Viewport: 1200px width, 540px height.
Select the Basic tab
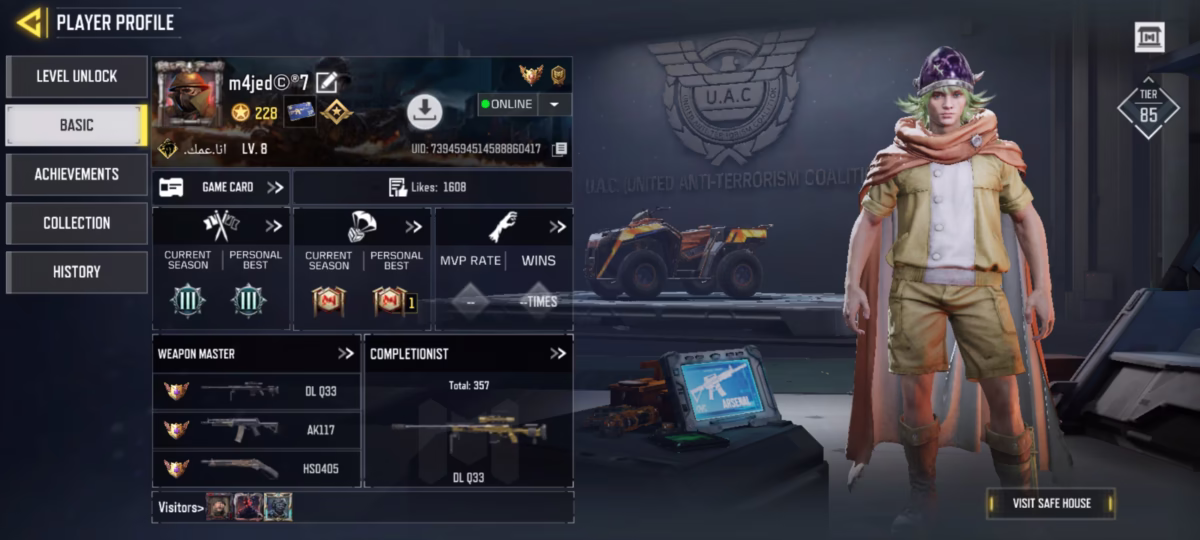tap(77, 125)
